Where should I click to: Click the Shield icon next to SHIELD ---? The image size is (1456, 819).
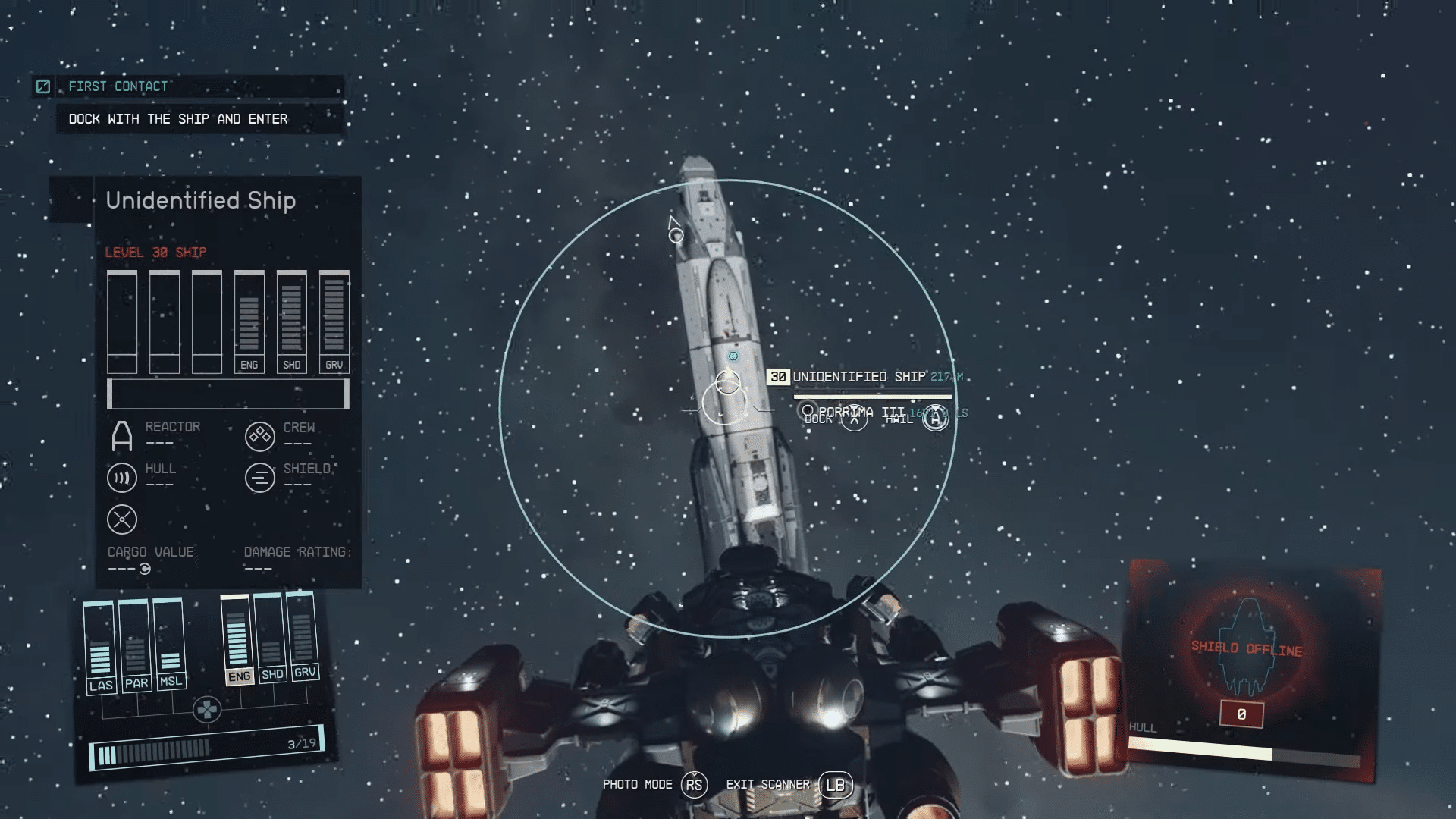tap(261, 478)
